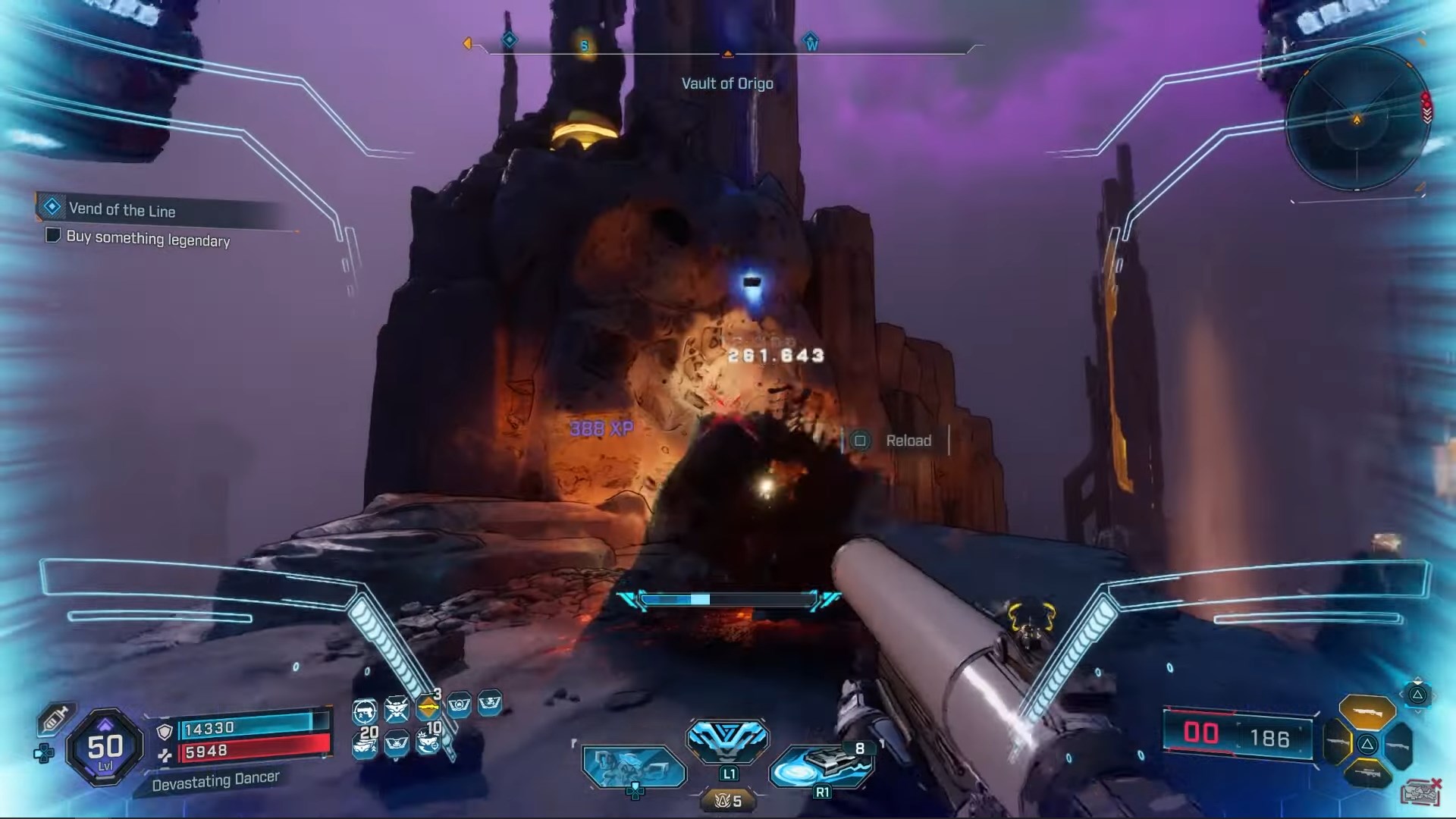Click the syringe health item icon
The height and width of the screenshot is (819, 1456).
pos(59,717)
